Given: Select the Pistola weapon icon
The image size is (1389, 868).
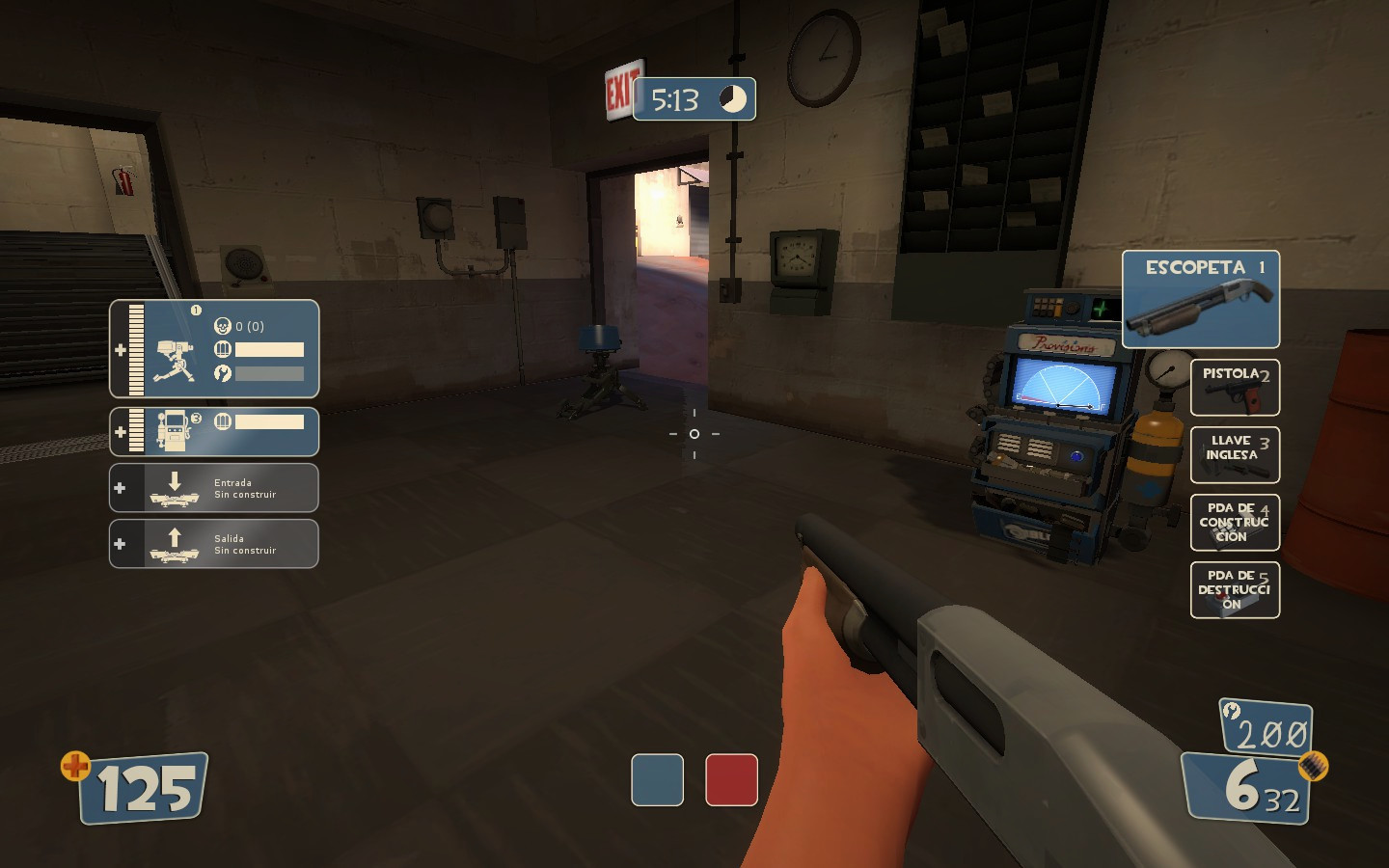Looking at the screenshot, I should [x=1235, y=387].
